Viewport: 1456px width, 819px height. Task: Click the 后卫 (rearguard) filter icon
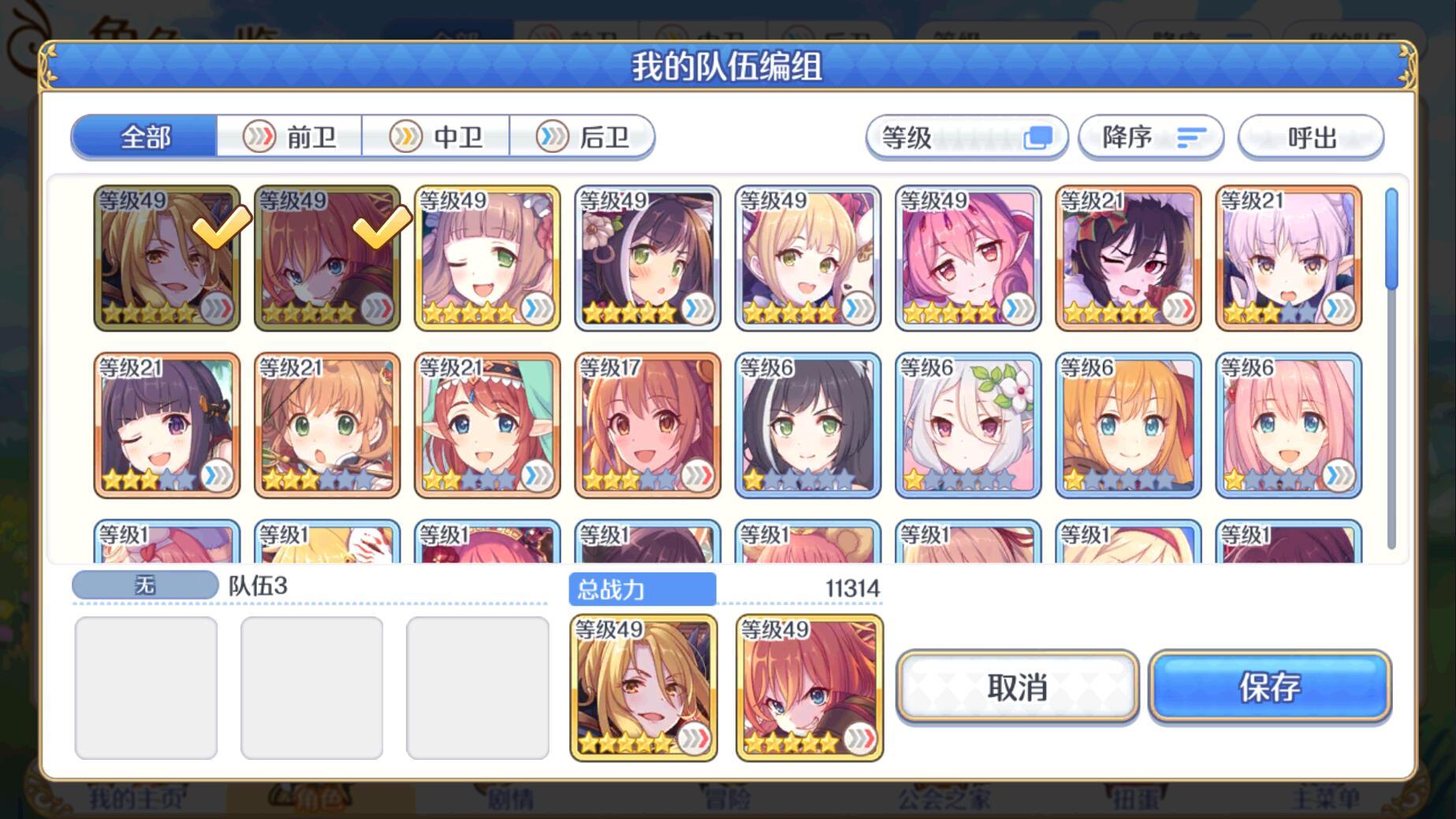click(583, 136)
